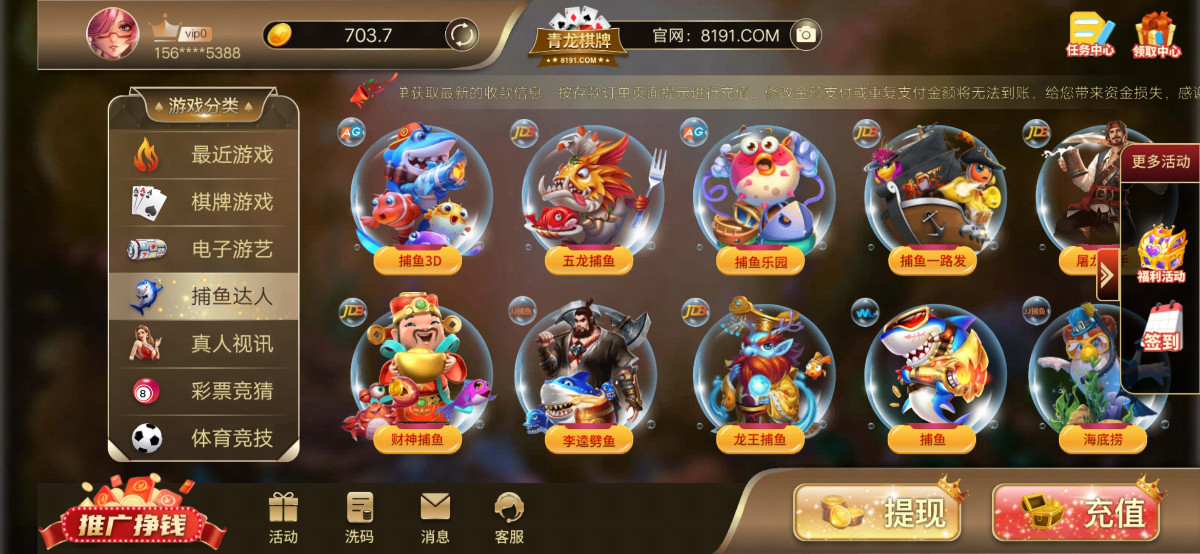Viewport: 1200px width, 554px height.
Task: Select the 最近游戏 category
Action: click(x=205, y=155)
